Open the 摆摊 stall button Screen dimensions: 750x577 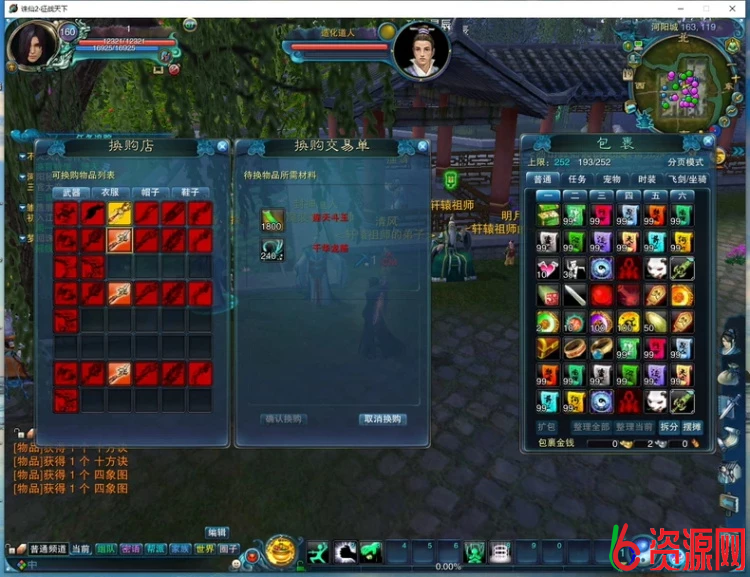[x=692, y=427]
